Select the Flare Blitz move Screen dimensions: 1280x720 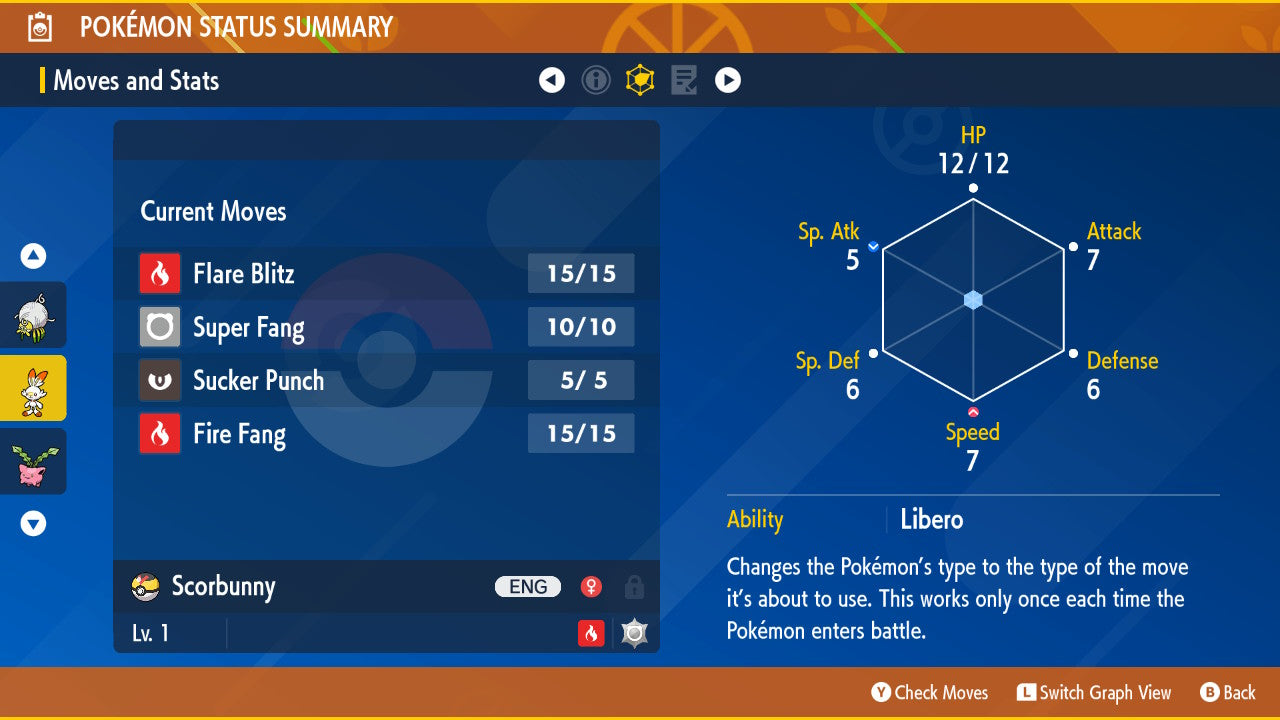[x=386, y=274]
